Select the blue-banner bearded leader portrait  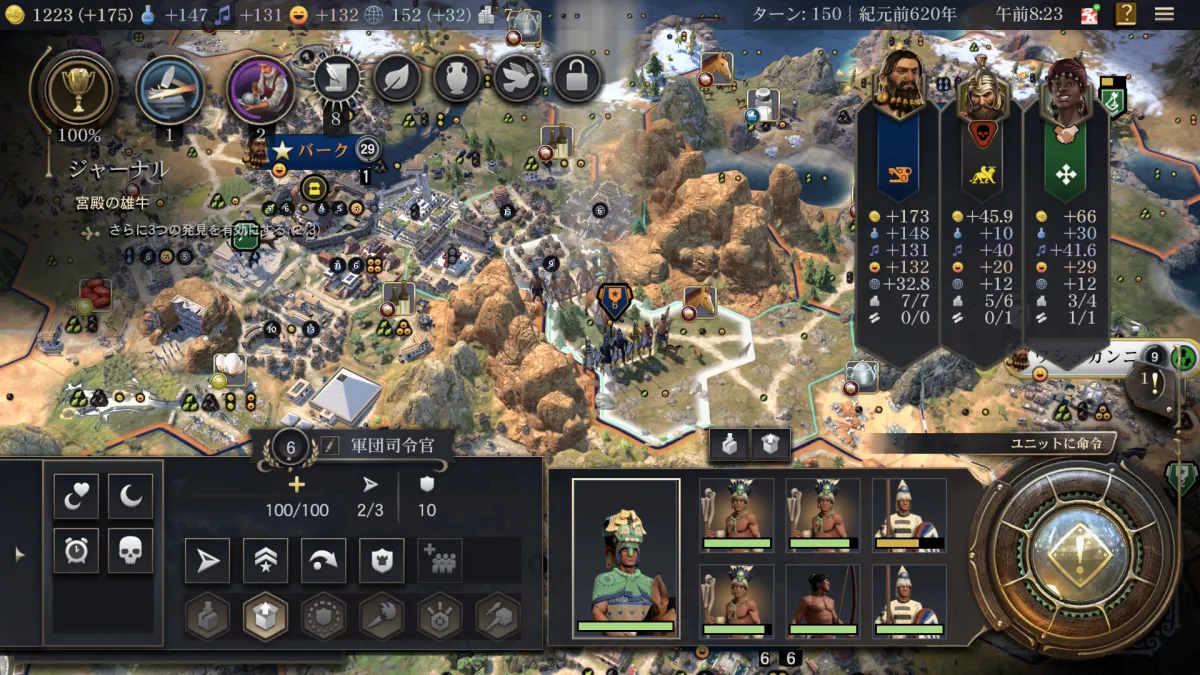901,80
